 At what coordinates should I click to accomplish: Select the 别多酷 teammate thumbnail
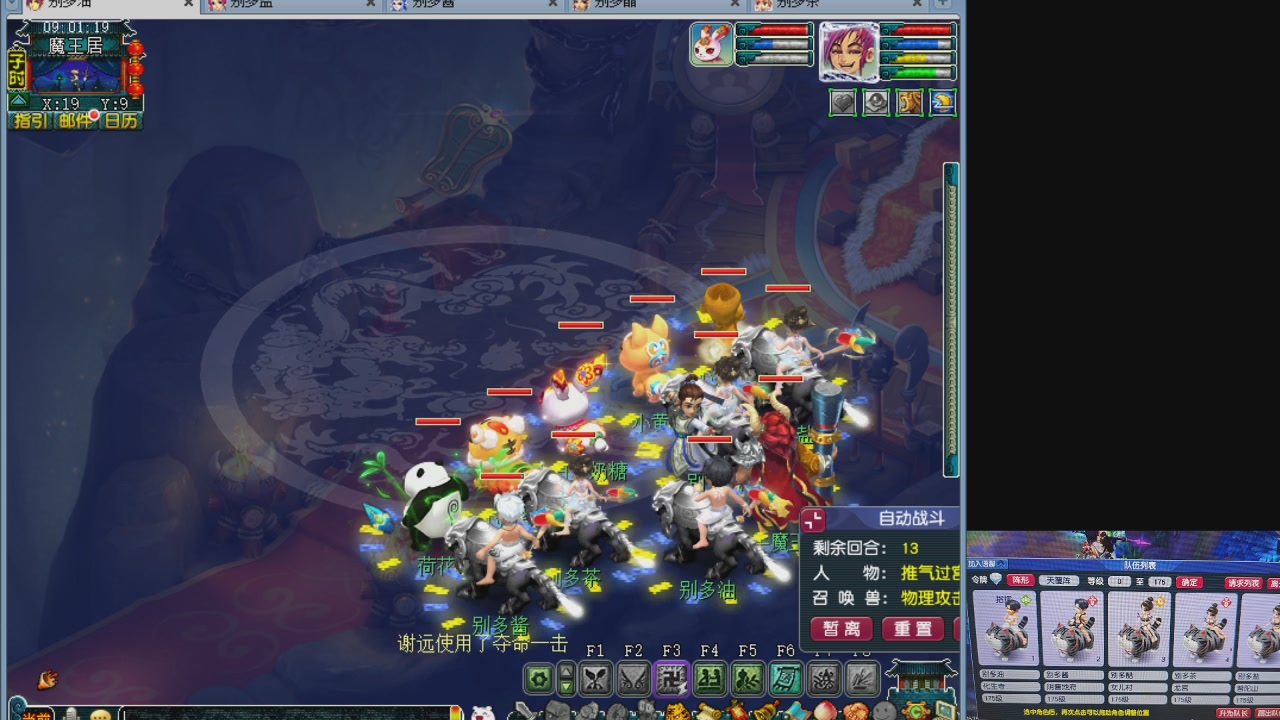(x=1138, y=630)
